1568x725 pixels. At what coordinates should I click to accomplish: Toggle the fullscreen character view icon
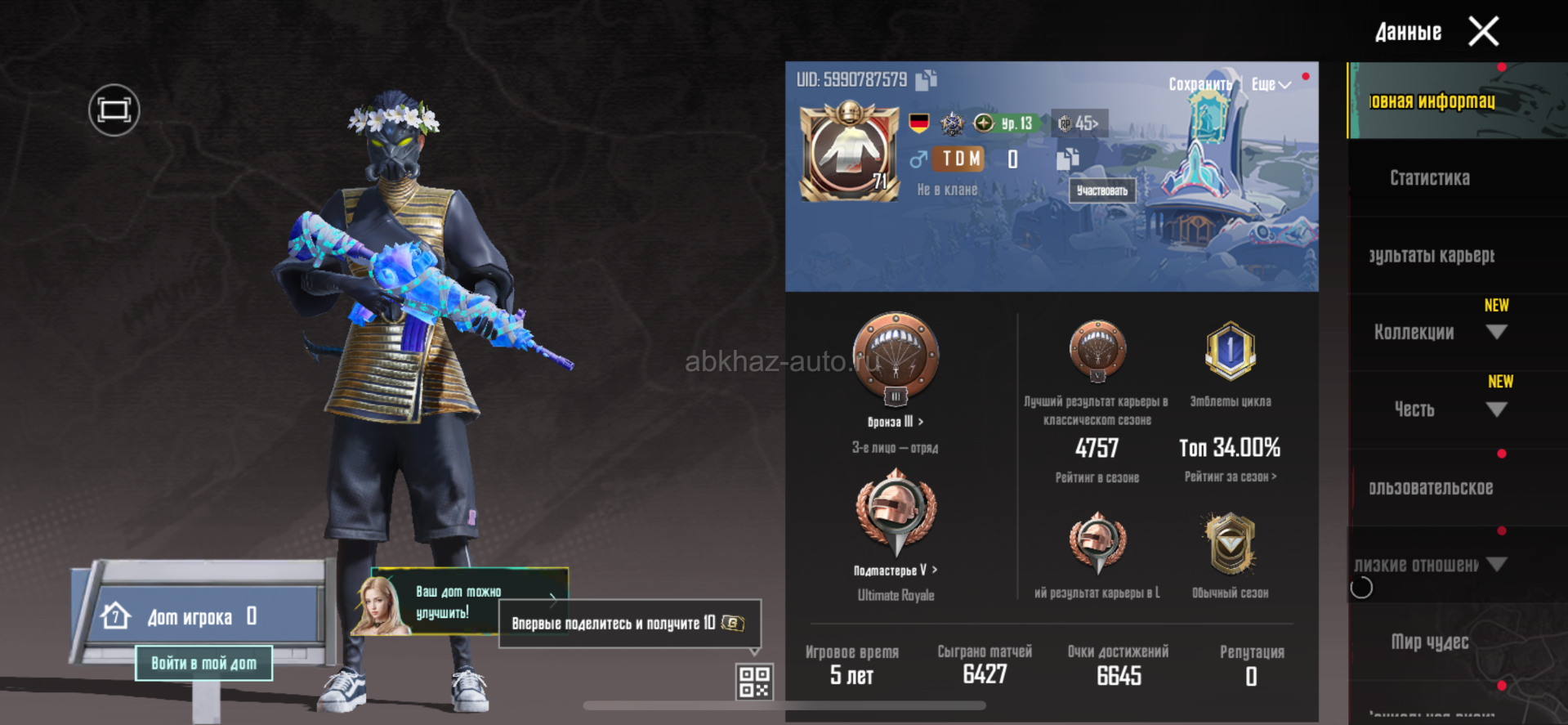pyautogui.click(x=114, y=110)
